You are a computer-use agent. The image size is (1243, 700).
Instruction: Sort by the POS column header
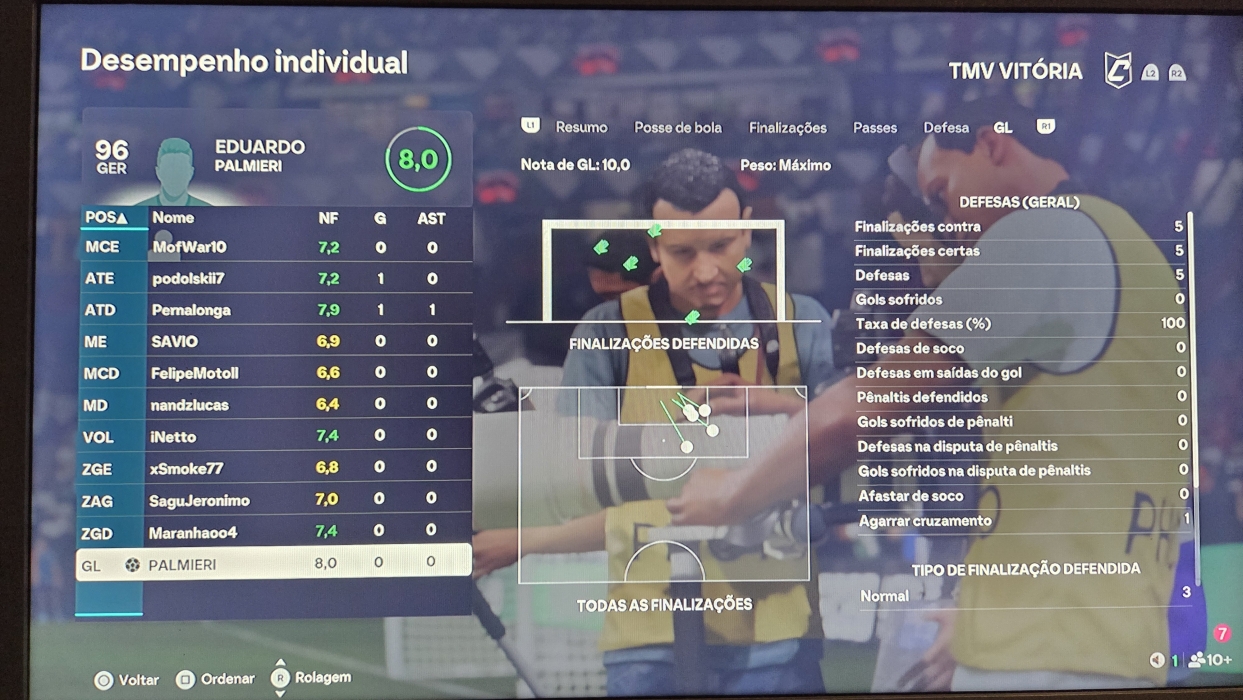[x=106, y=217]
